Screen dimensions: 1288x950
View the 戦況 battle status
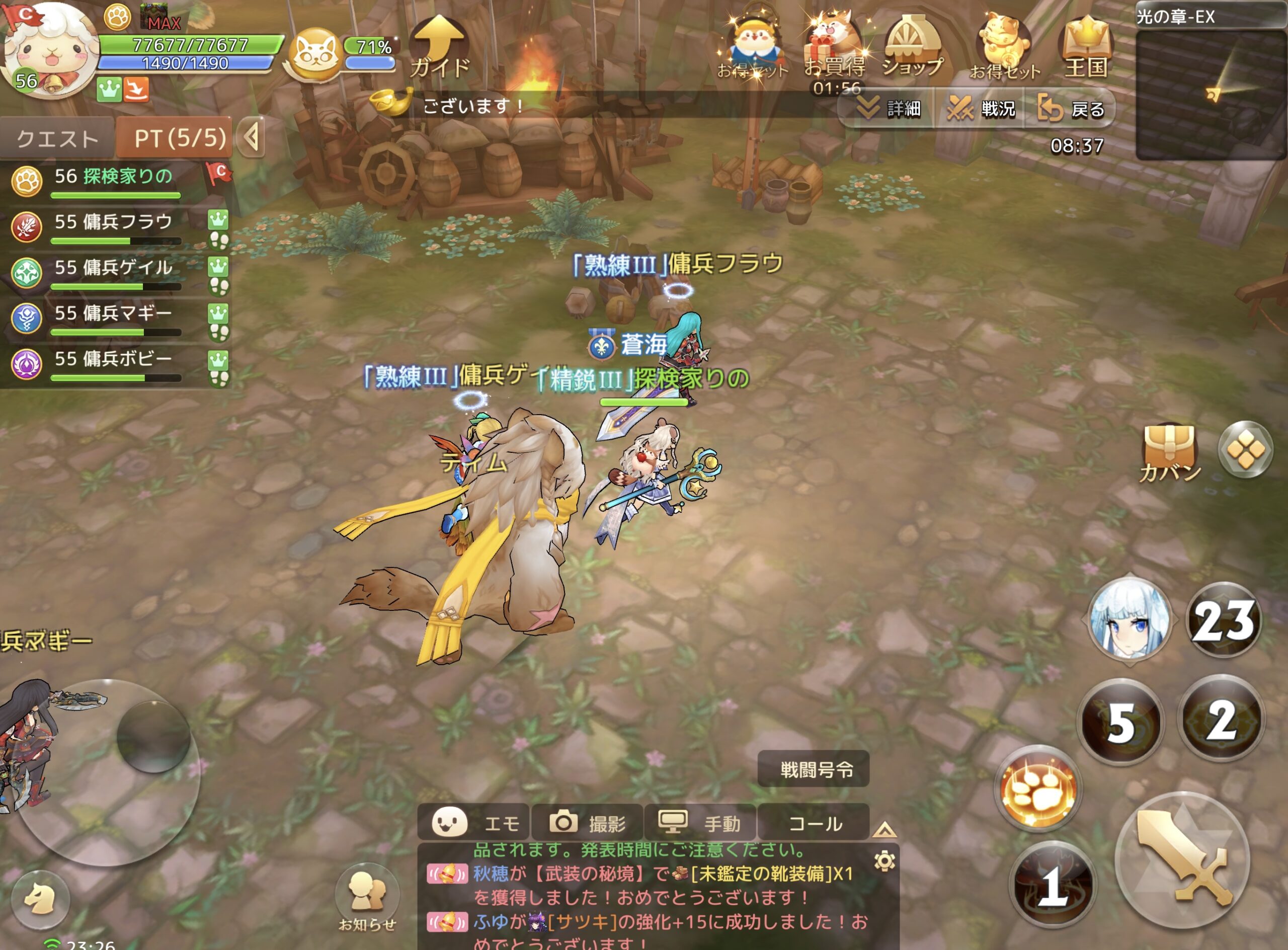(x=983, y=108)
